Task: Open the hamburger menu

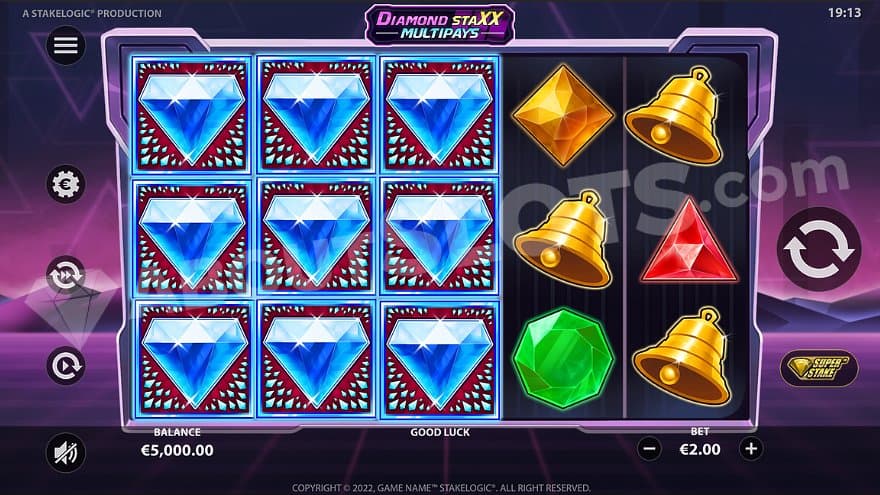Action: [x=67, y=45]
